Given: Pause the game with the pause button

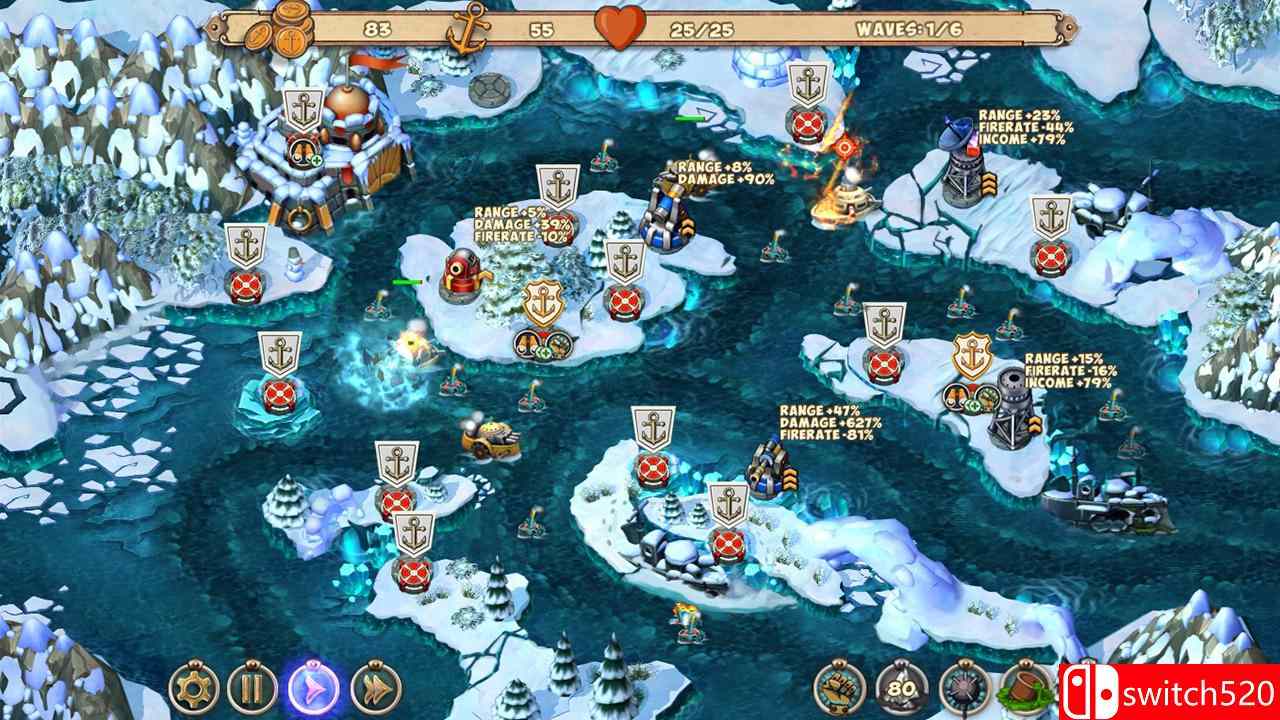Looking at the screenshot, I should tap(253, 691).
